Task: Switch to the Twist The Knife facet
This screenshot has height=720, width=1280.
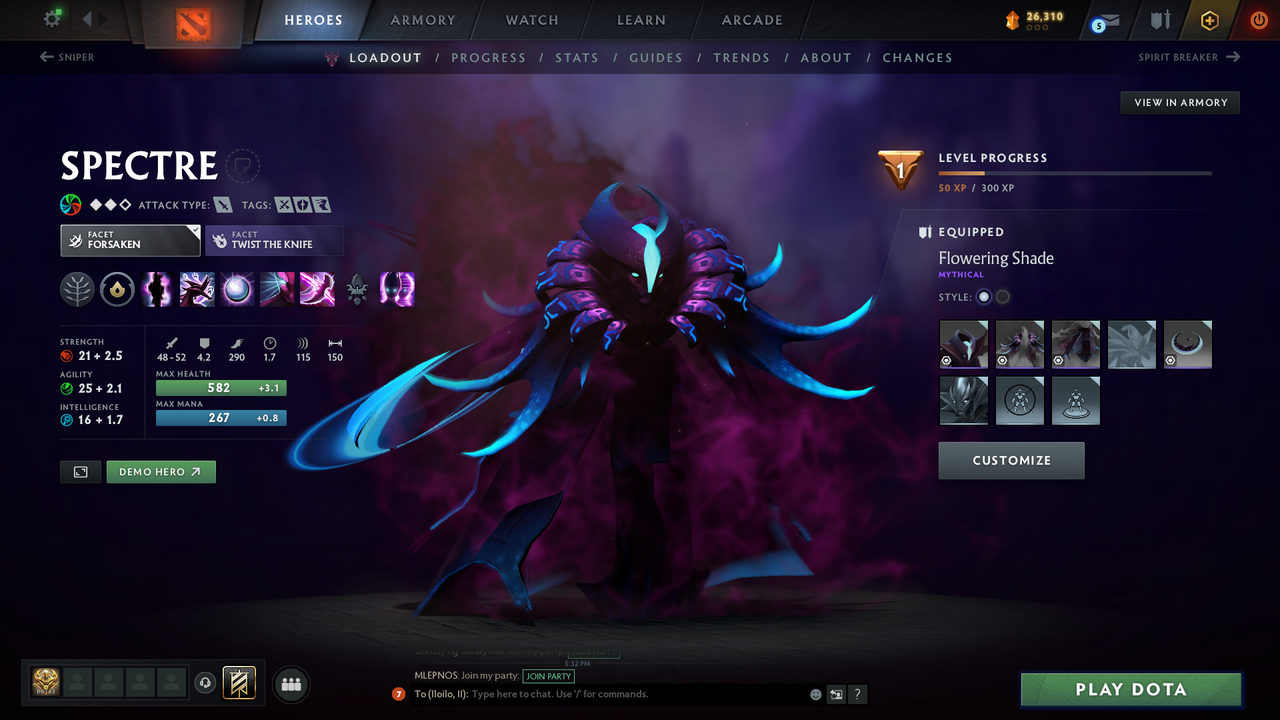Action: (x=274, y=240)
